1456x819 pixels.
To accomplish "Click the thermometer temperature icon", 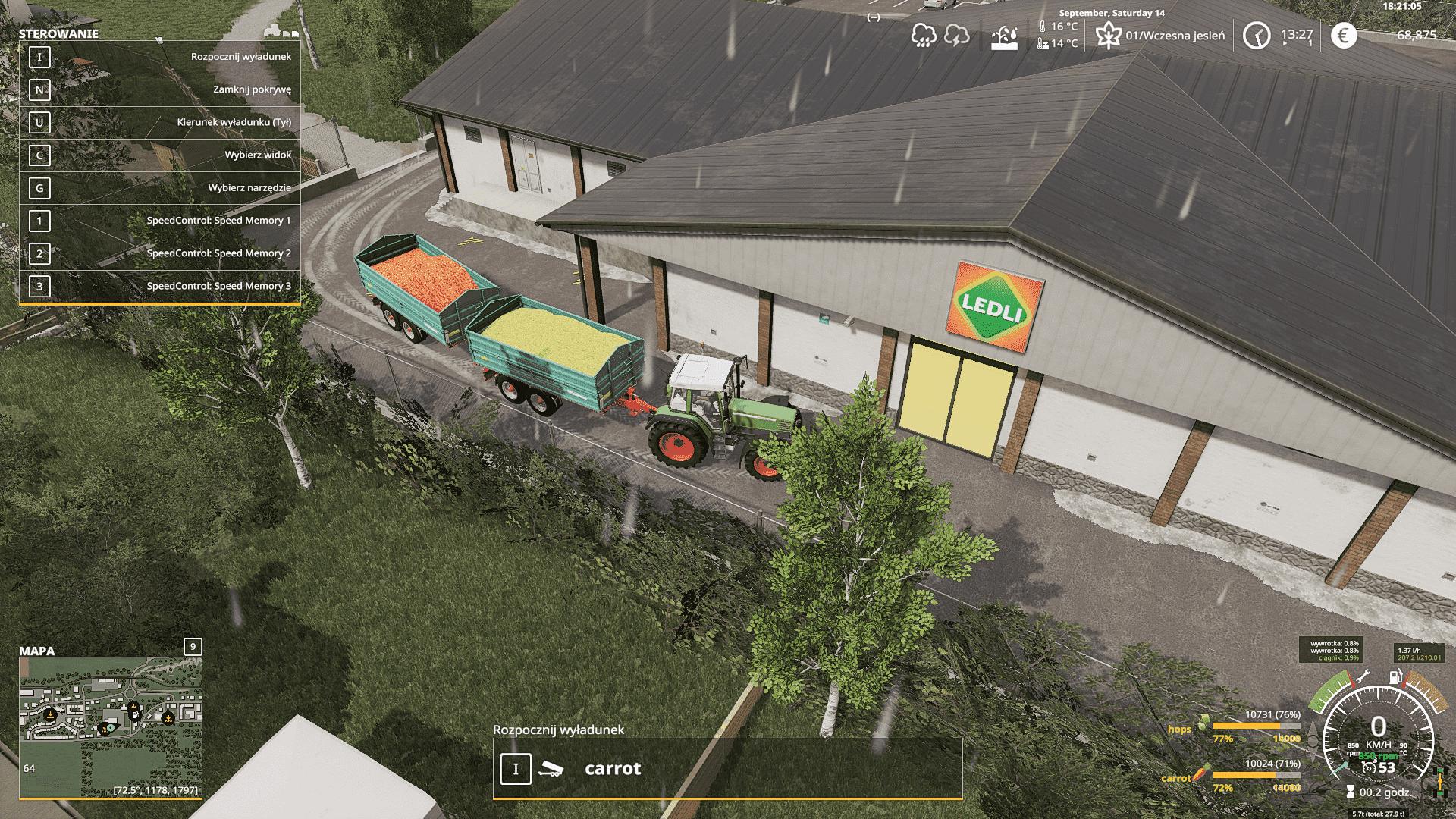I will tap(1043, 27).
